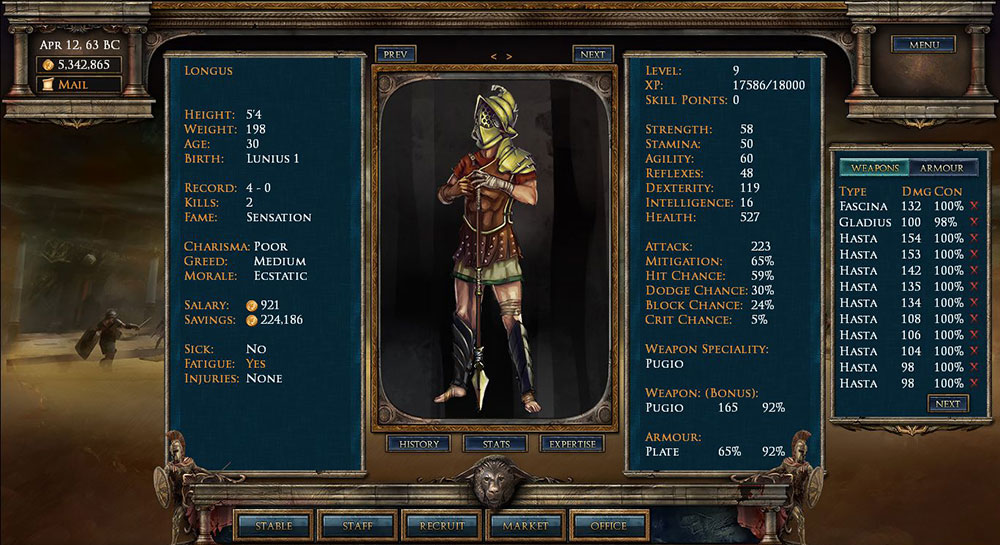Switch to the Weapons tab
Image resolution: width=1000 pixels, height=545 pixels.
[x=874, y=168]
